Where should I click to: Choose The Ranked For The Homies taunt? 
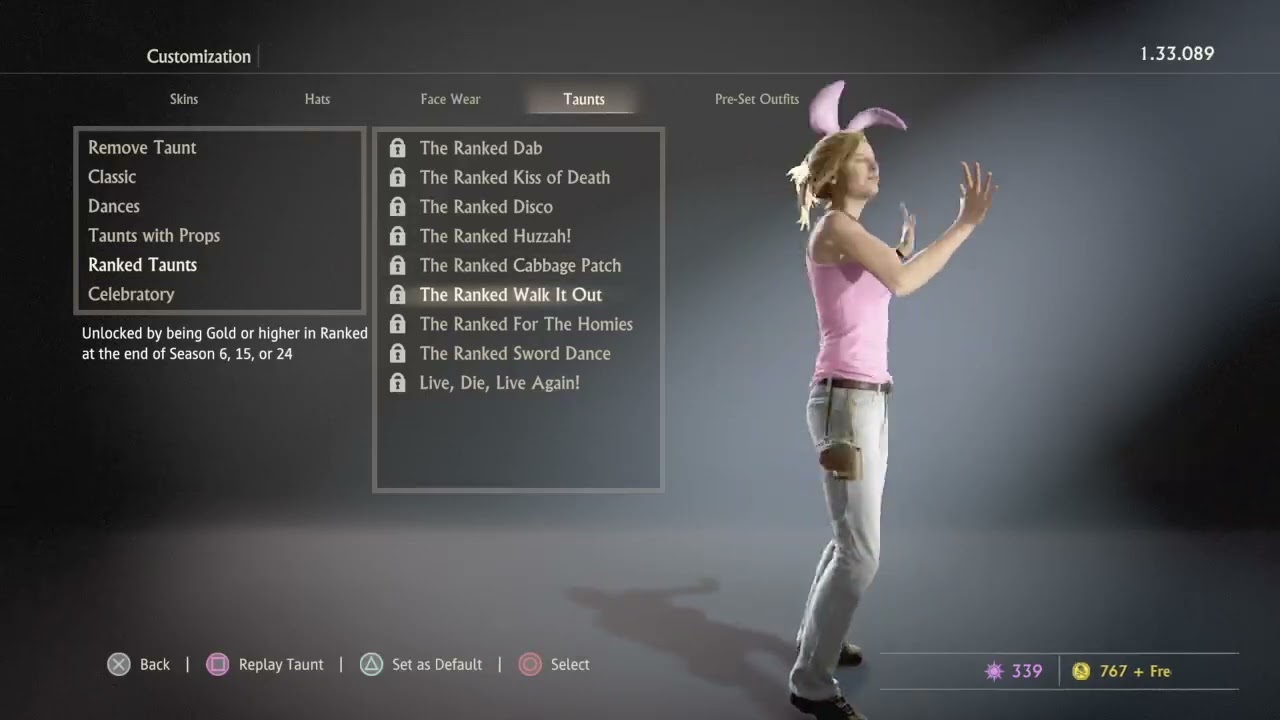(526, 324)
